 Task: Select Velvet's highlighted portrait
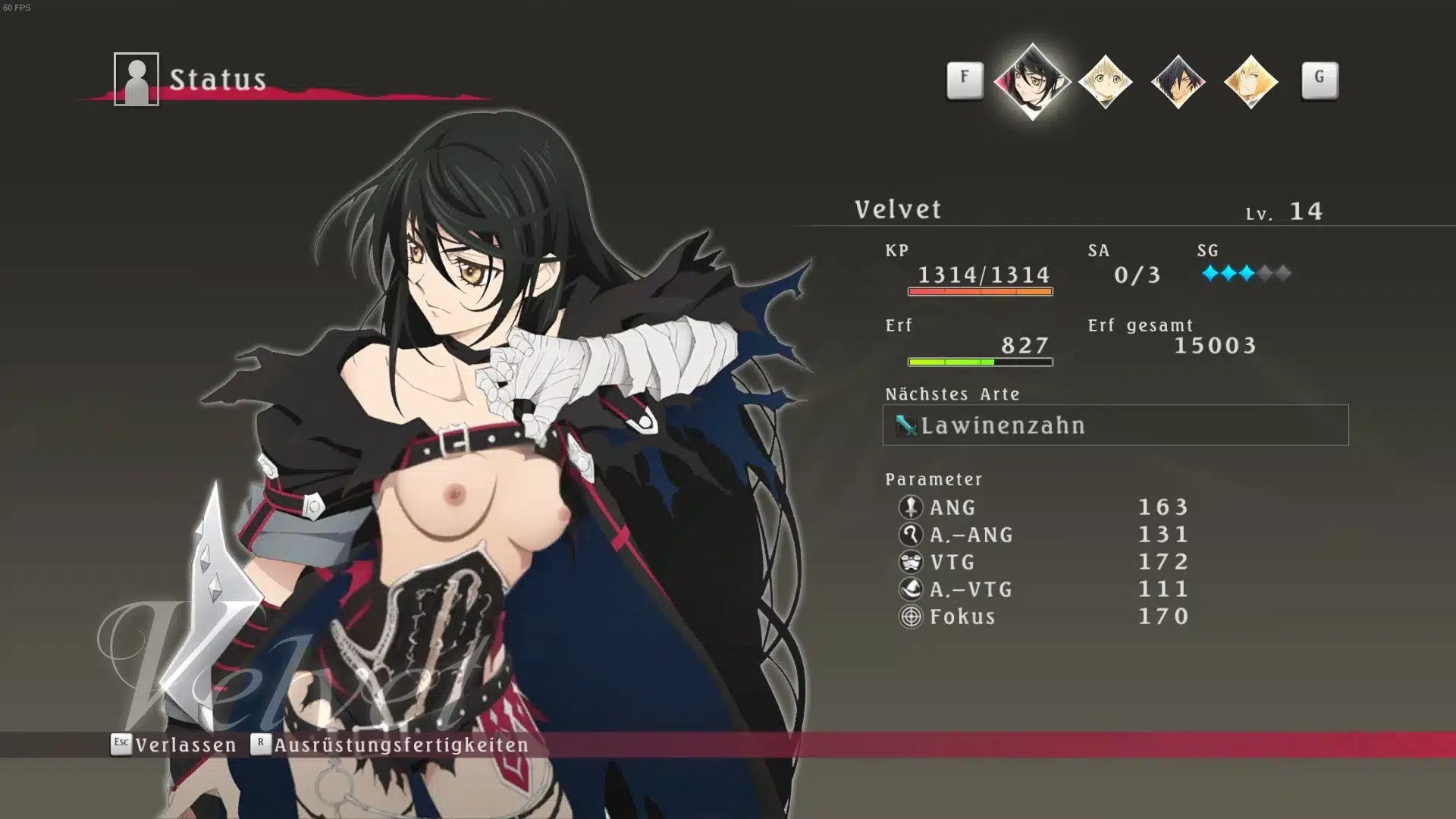click(x=1031, y=81)
